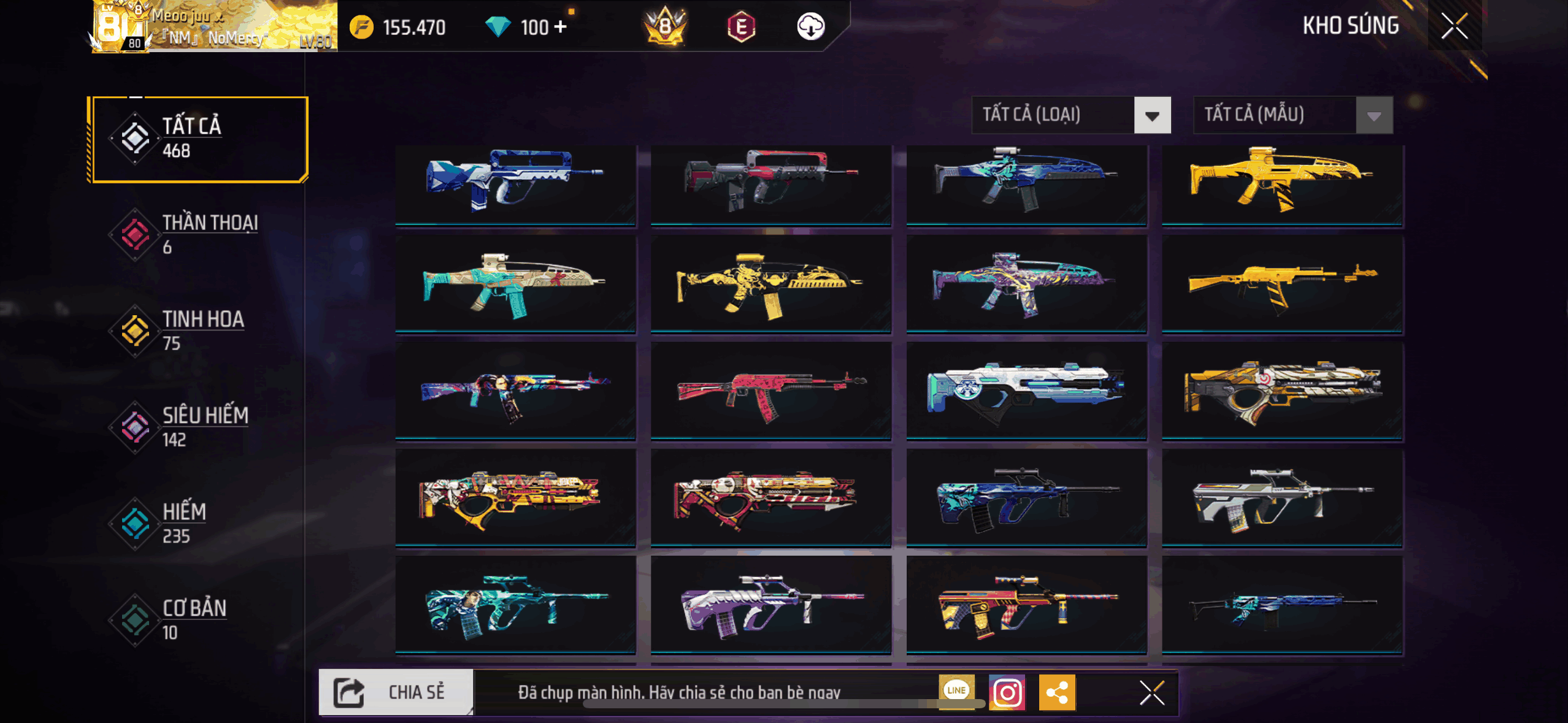Choose the red AK weapon skin
This screenshot has width=1568, height=723.
coord(771,391)
